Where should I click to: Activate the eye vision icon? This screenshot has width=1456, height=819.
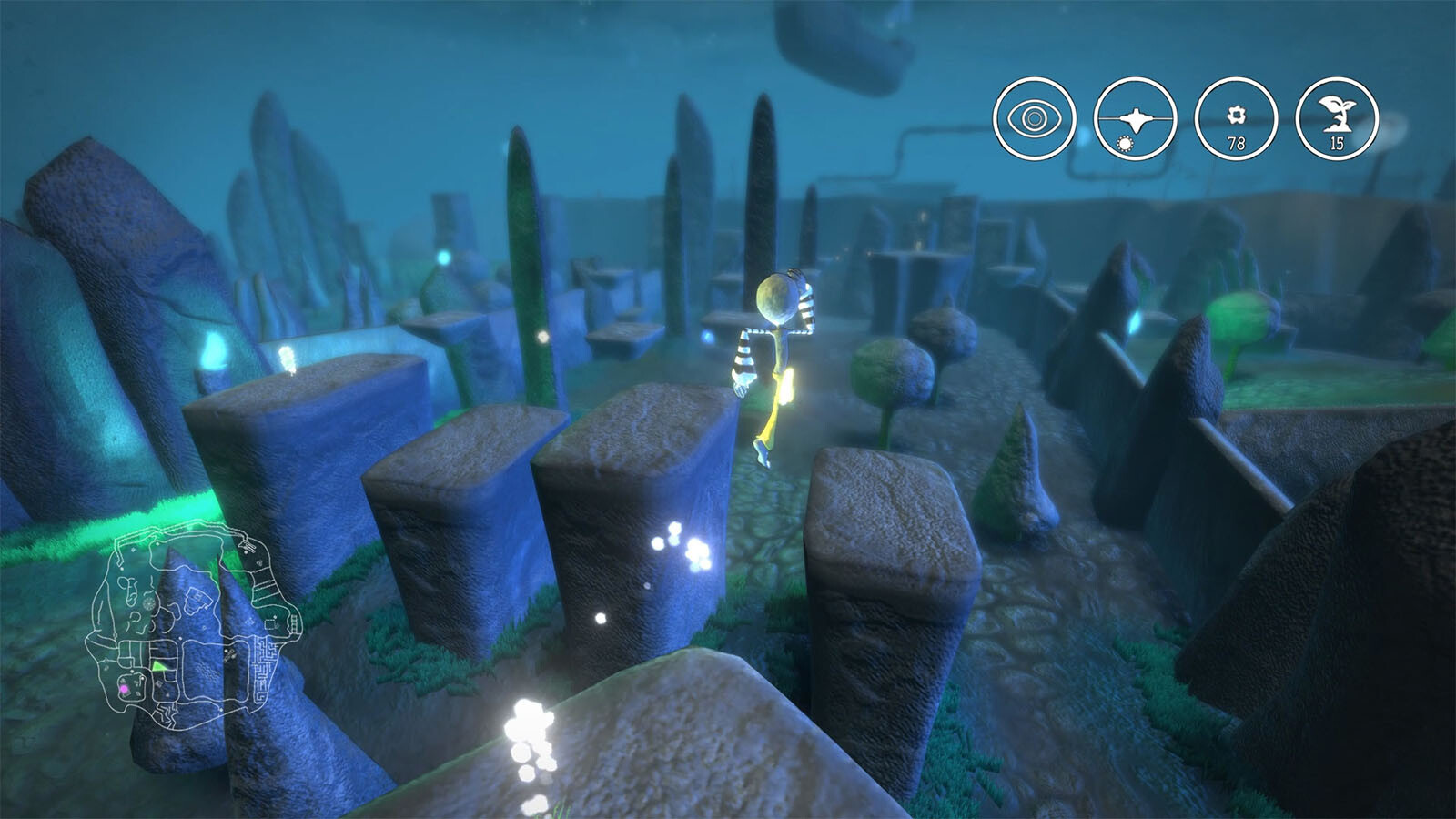(1034, 118)
